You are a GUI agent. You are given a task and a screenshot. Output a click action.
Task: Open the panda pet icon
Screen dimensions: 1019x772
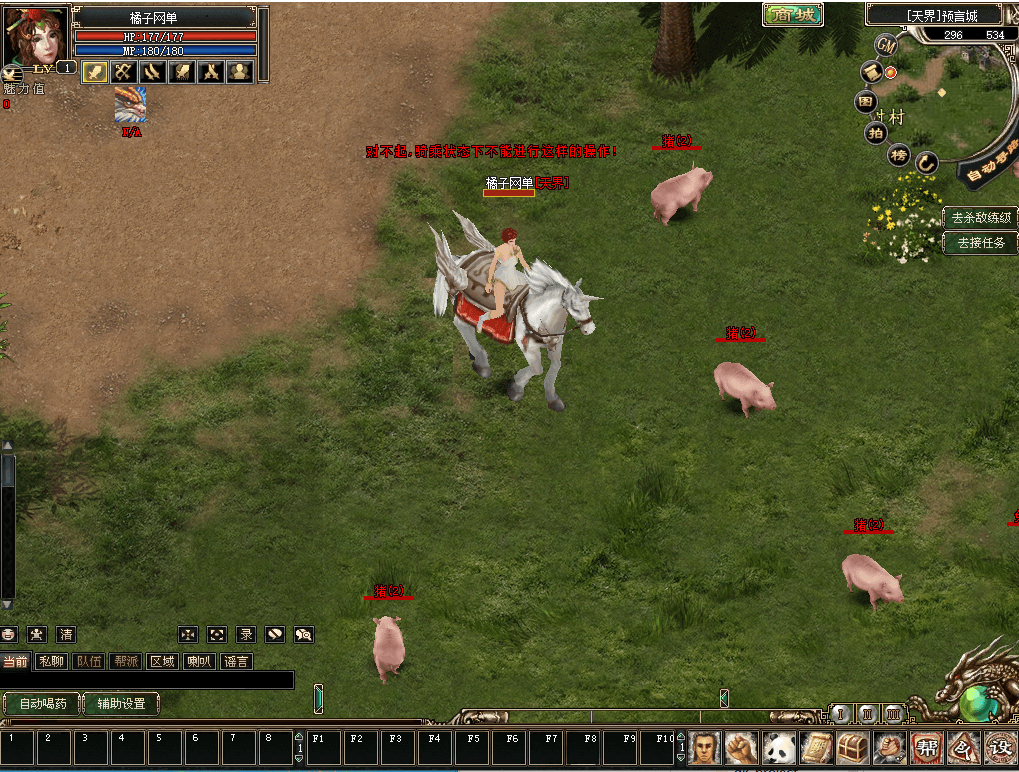(779, 747)
